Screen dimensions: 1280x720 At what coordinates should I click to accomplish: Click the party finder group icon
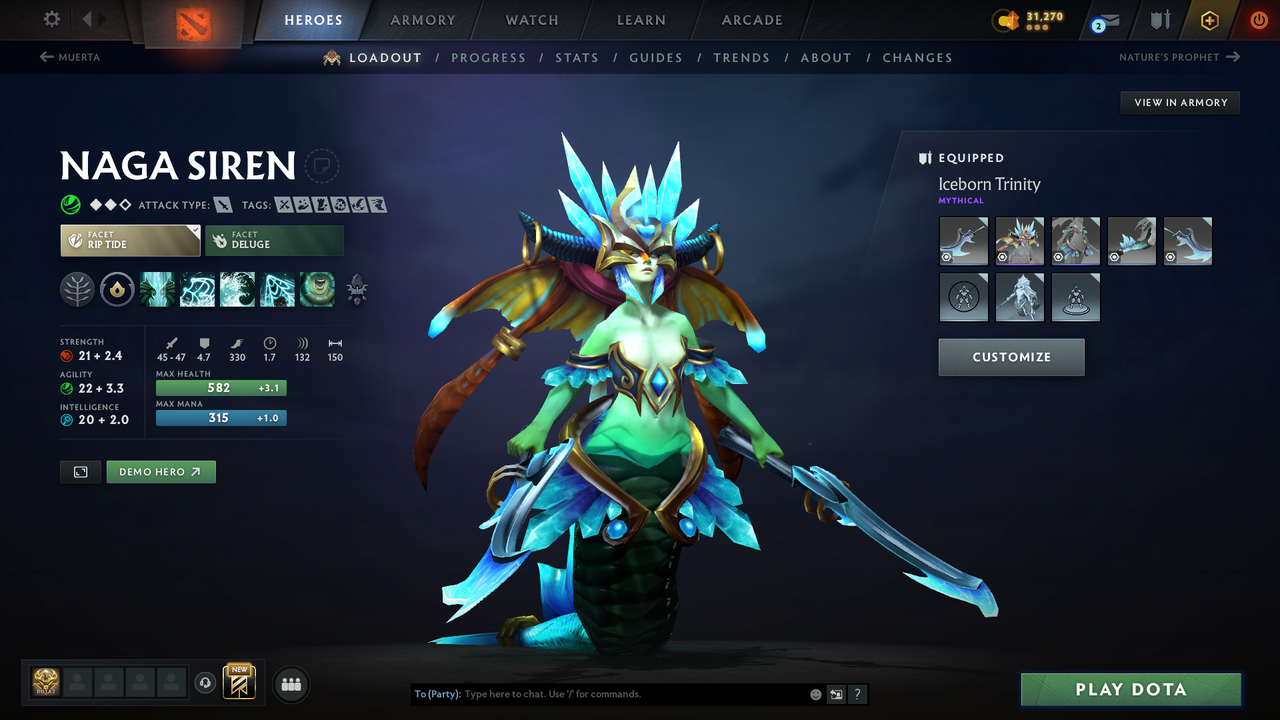(x=290, y=684)
